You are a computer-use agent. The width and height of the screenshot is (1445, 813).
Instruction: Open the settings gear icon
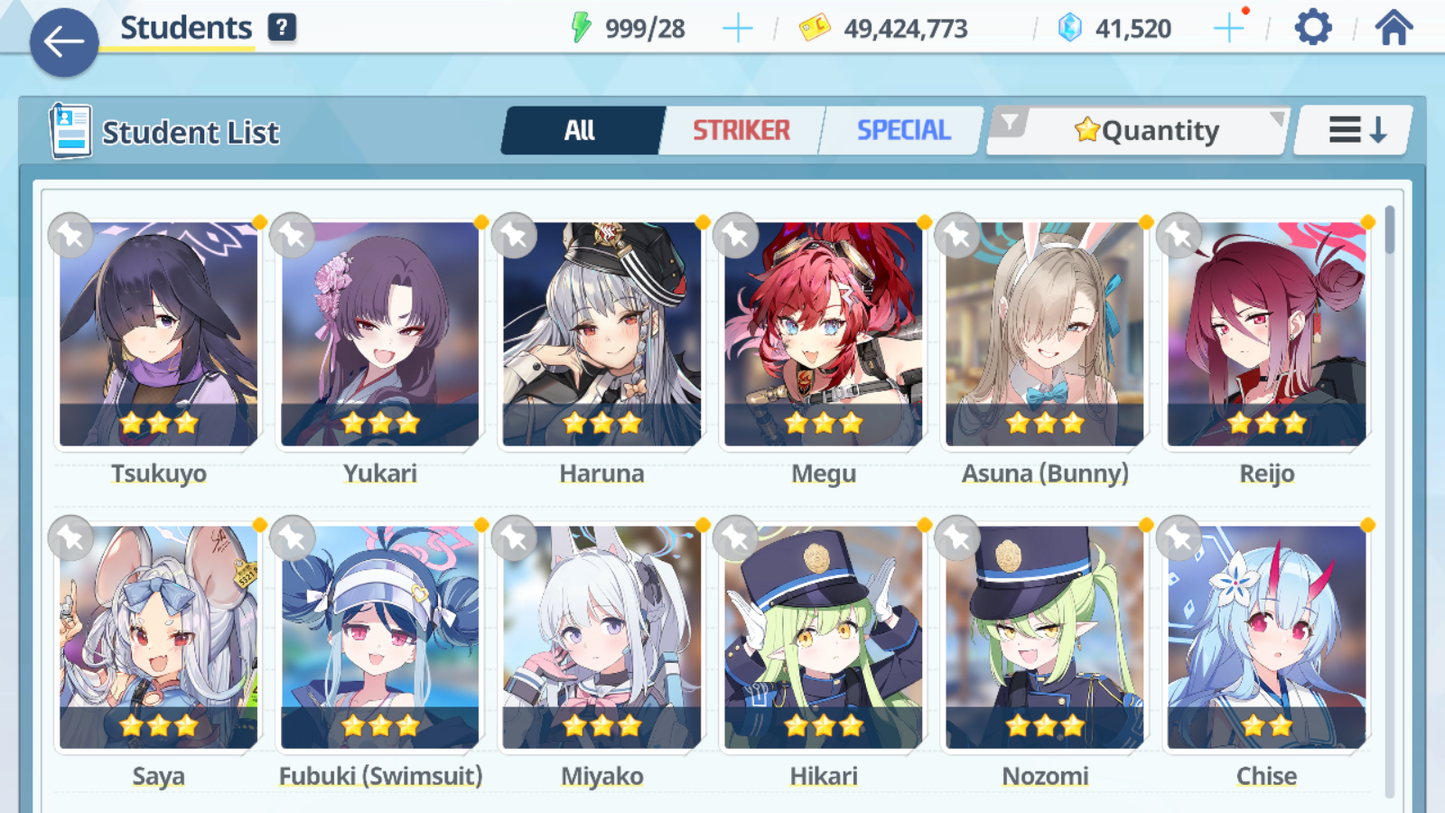(x=1312, y=27)
